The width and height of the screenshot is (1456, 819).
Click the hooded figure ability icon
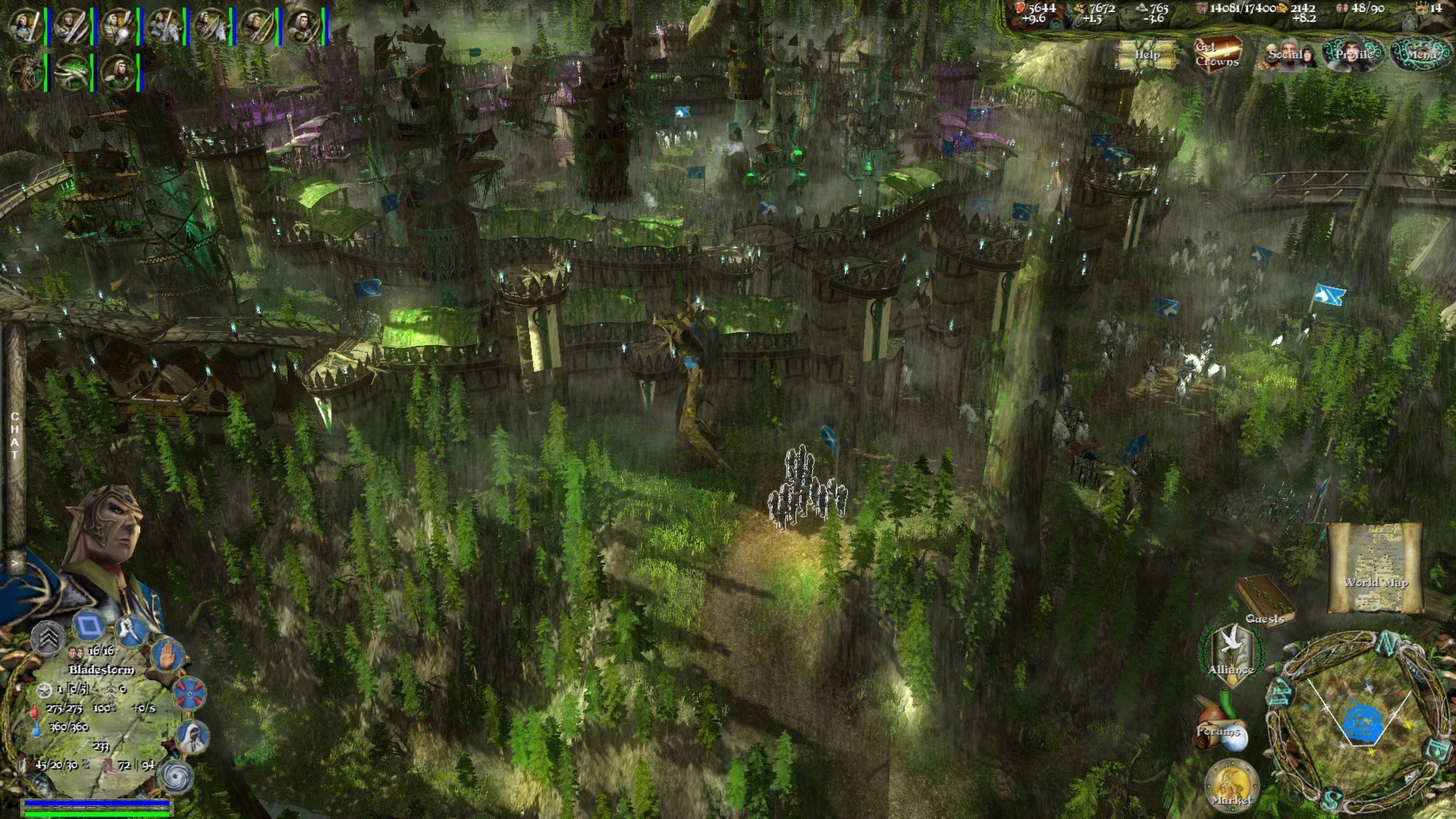pos(190,736)
